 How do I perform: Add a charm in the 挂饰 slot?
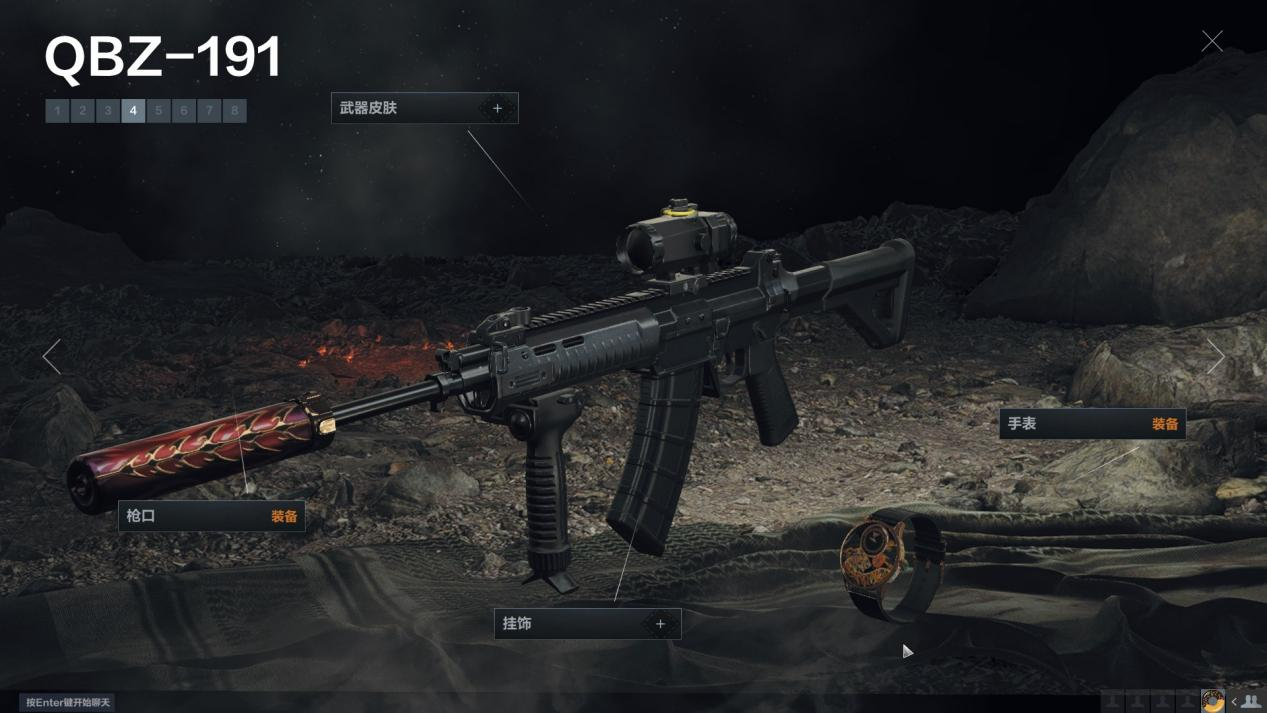660,624
